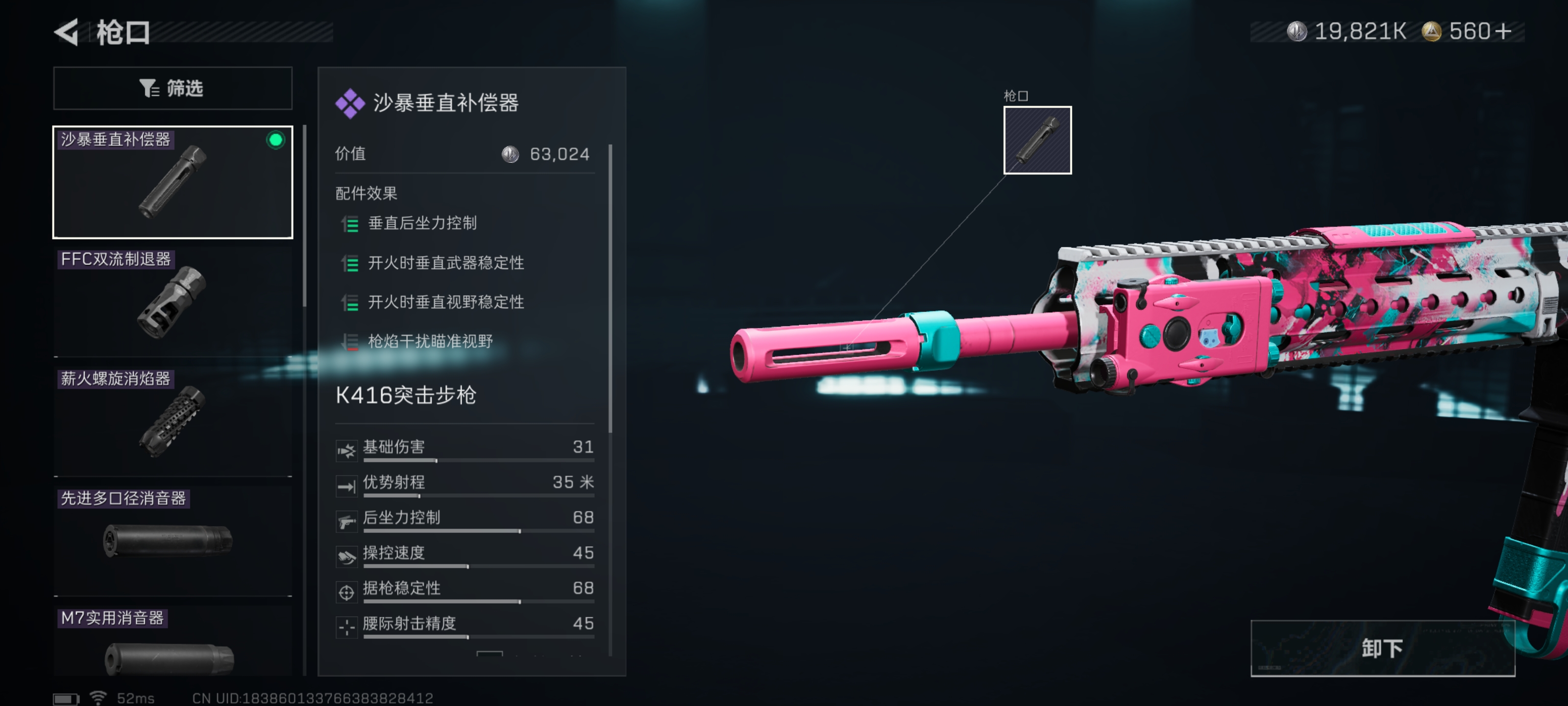Click the 基础伤害 damage stat icon

tap(346, 451)
